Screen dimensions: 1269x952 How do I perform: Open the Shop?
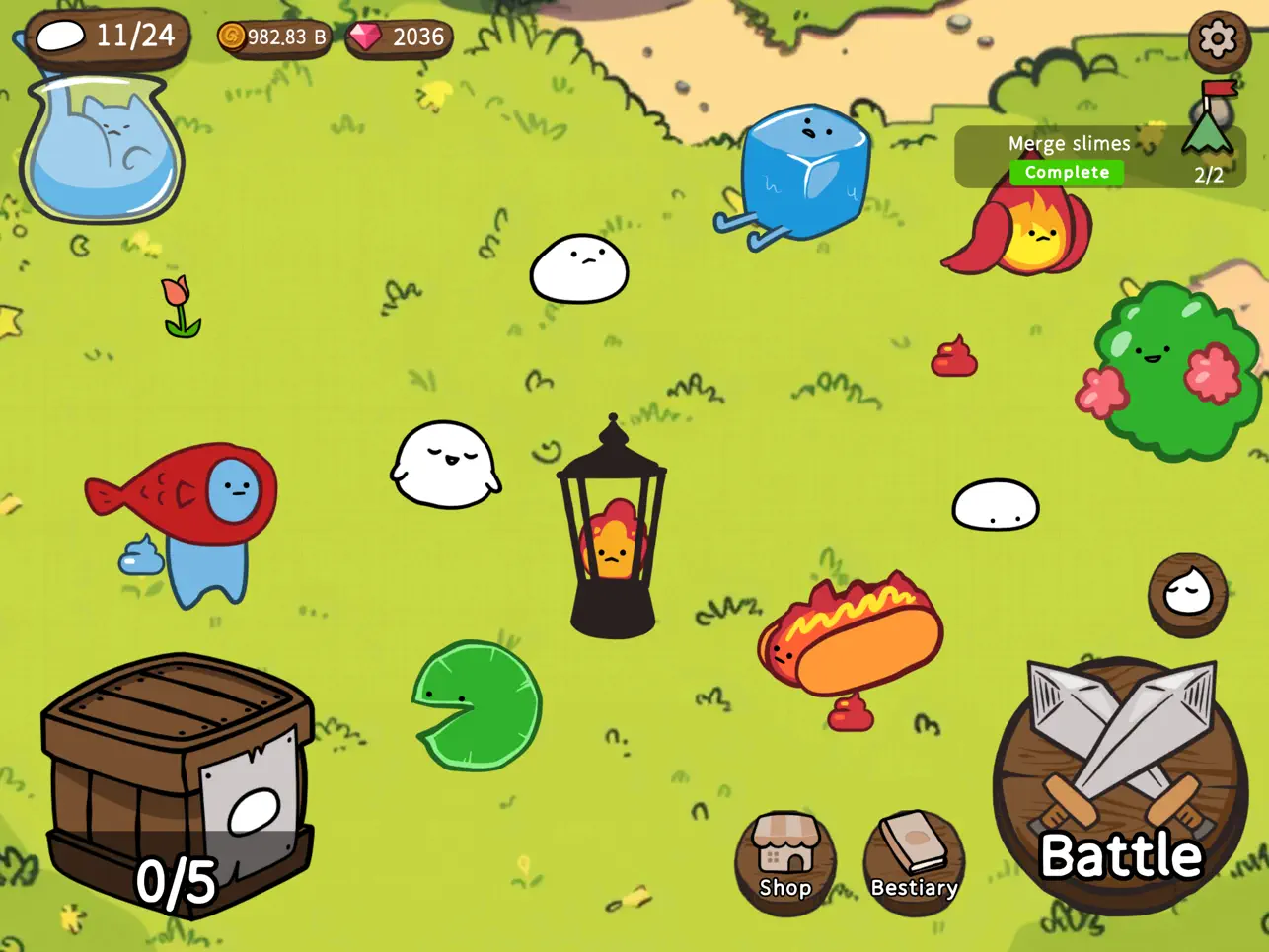pyautogui.click(x=785, y=857)
